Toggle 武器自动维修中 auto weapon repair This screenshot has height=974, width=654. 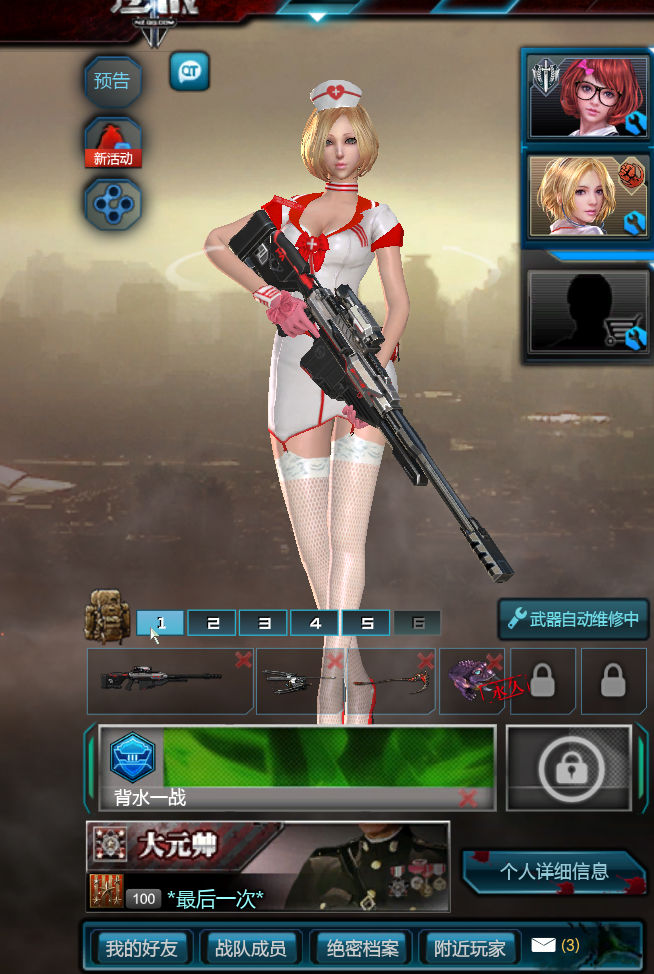[x=574, y=619]
